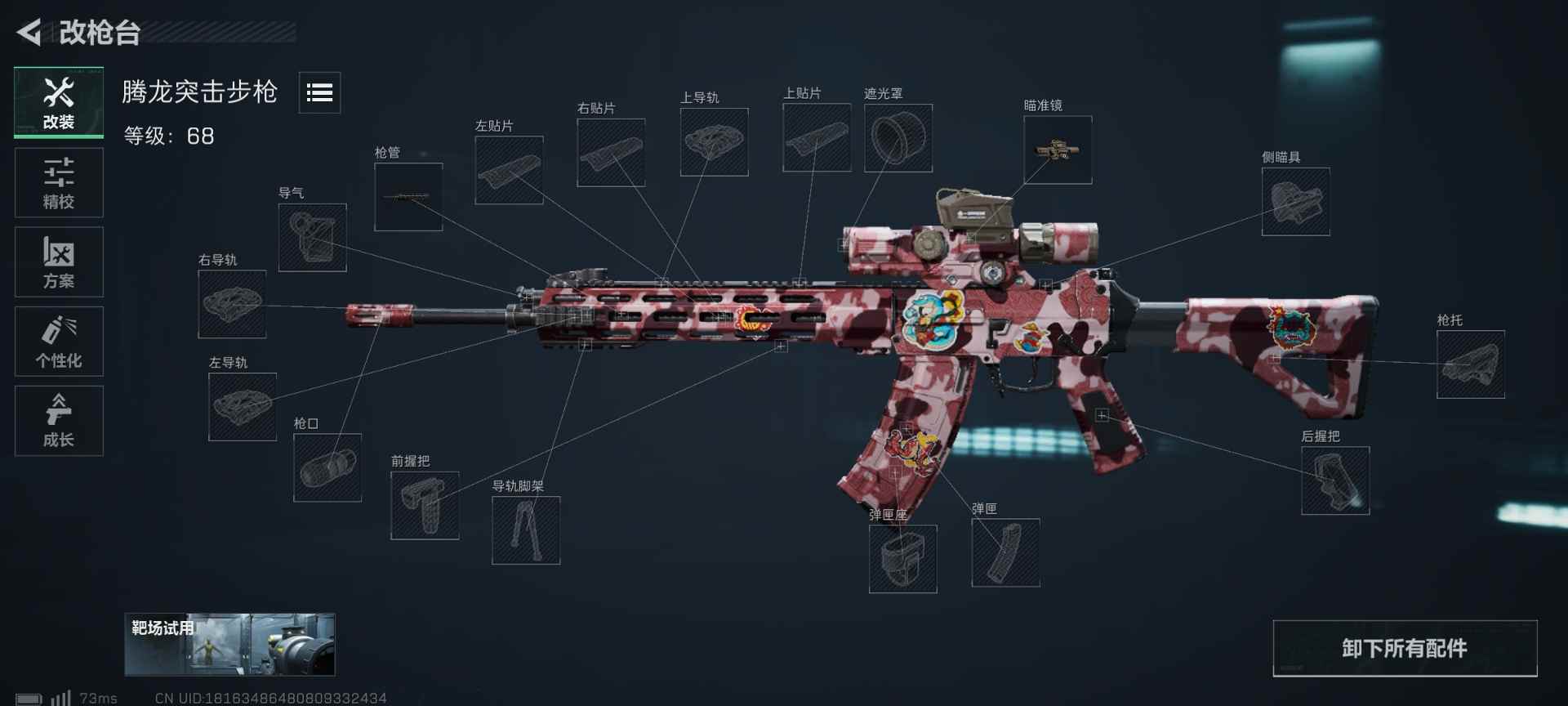The image size is (1568, 706).
Task: Open the attachment detail list beside weapon name
Action: [x=319, y=93]
